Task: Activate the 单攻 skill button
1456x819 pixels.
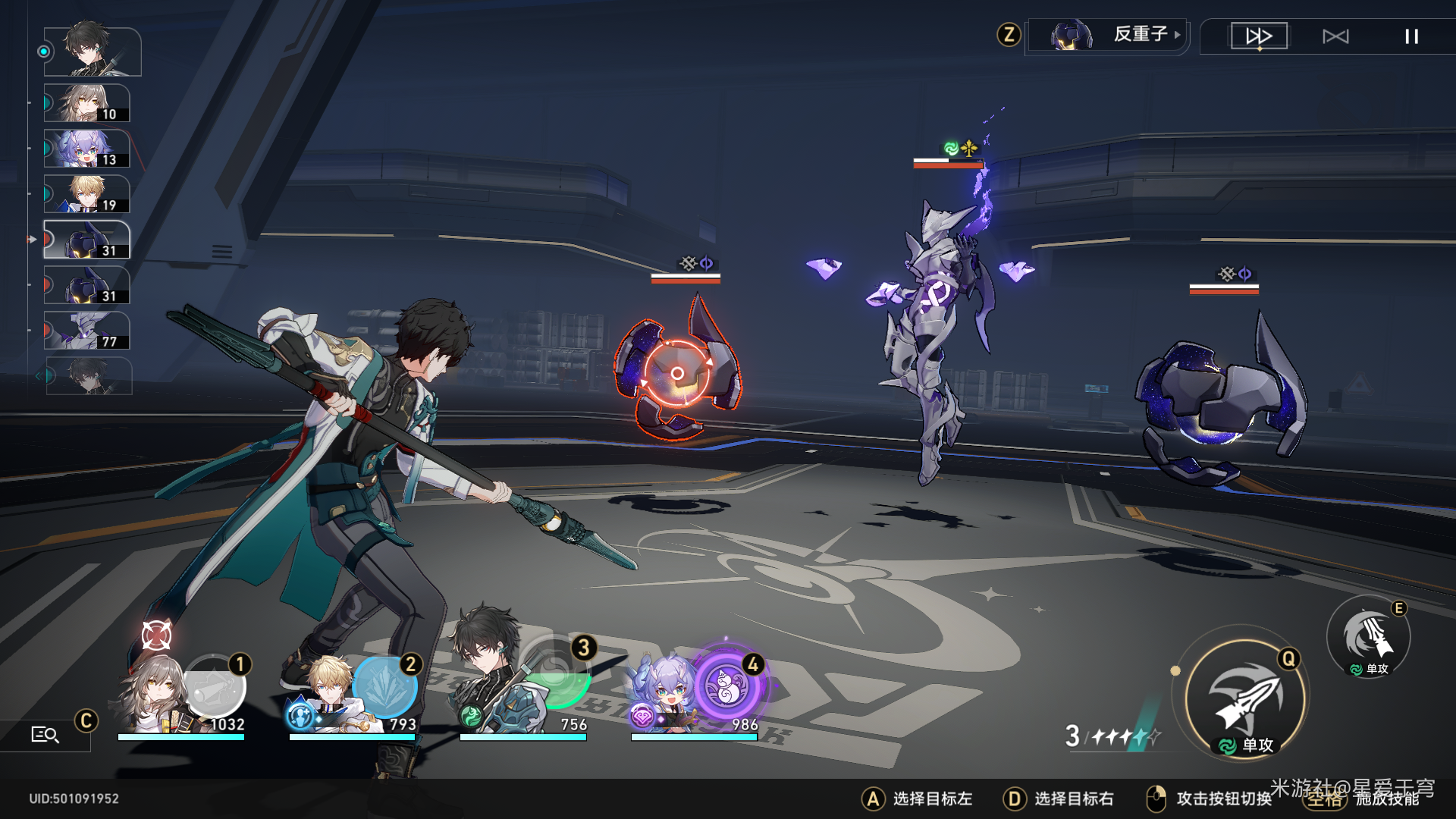Action: (1369, 637)
